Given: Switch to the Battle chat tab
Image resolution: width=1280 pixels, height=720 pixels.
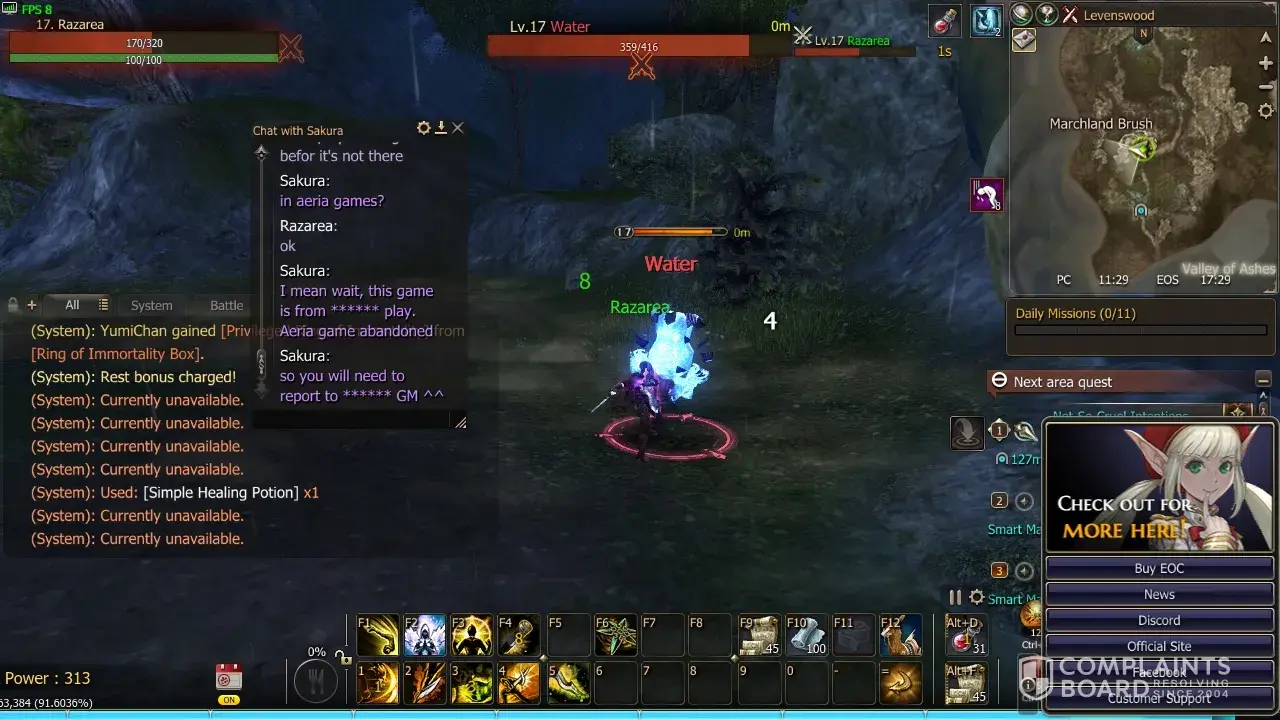Looking at the screenshot, I should pos(227,305).
